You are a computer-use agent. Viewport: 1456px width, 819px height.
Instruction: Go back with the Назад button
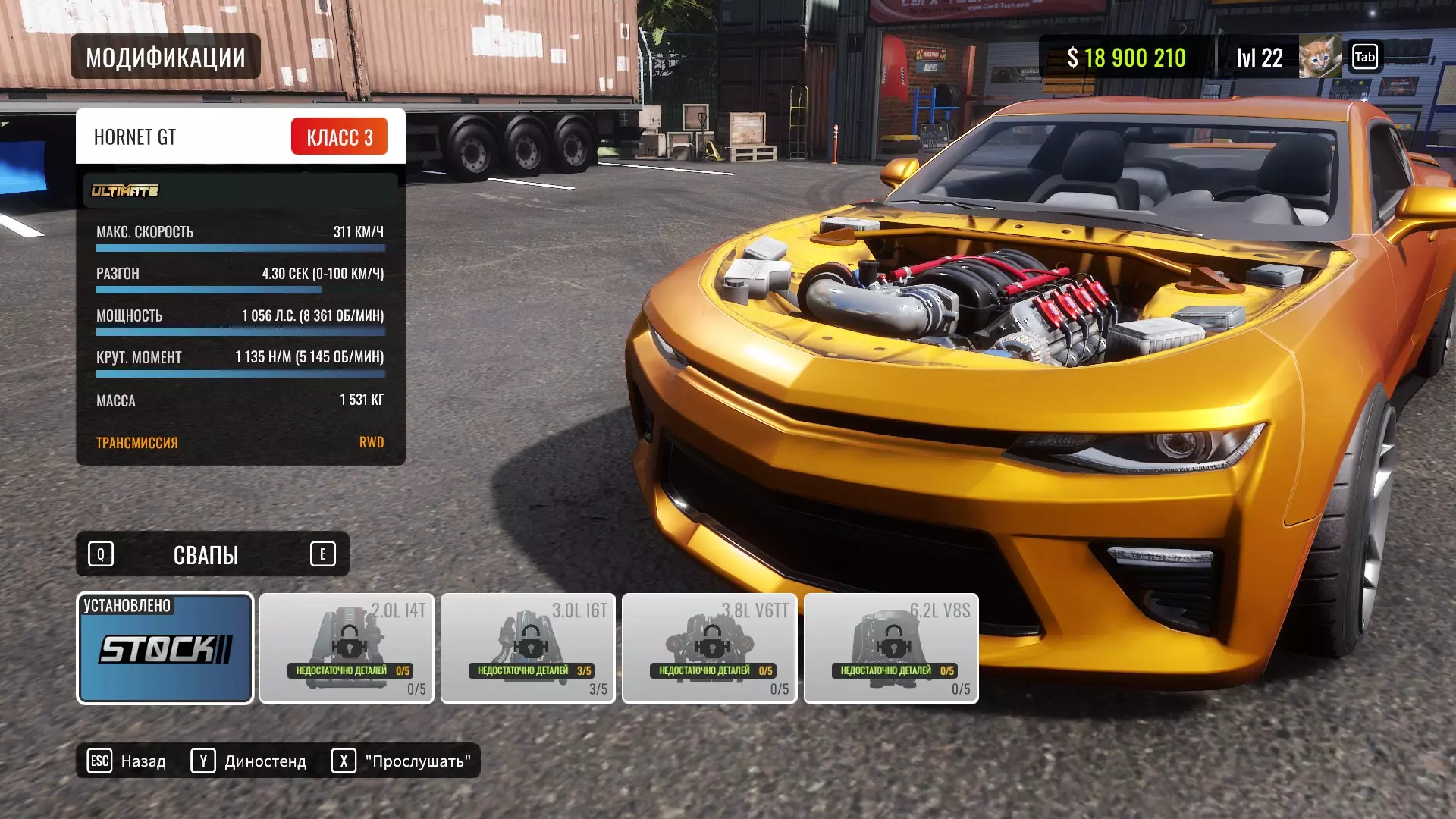[x=127, y=761]
